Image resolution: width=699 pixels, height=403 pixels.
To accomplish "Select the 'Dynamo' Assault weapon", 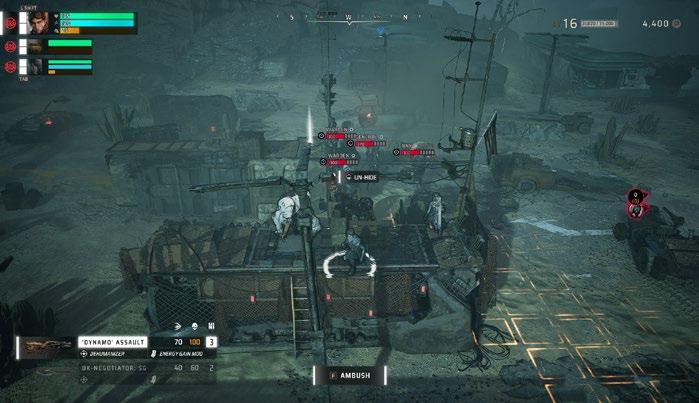I will point(113,341).
